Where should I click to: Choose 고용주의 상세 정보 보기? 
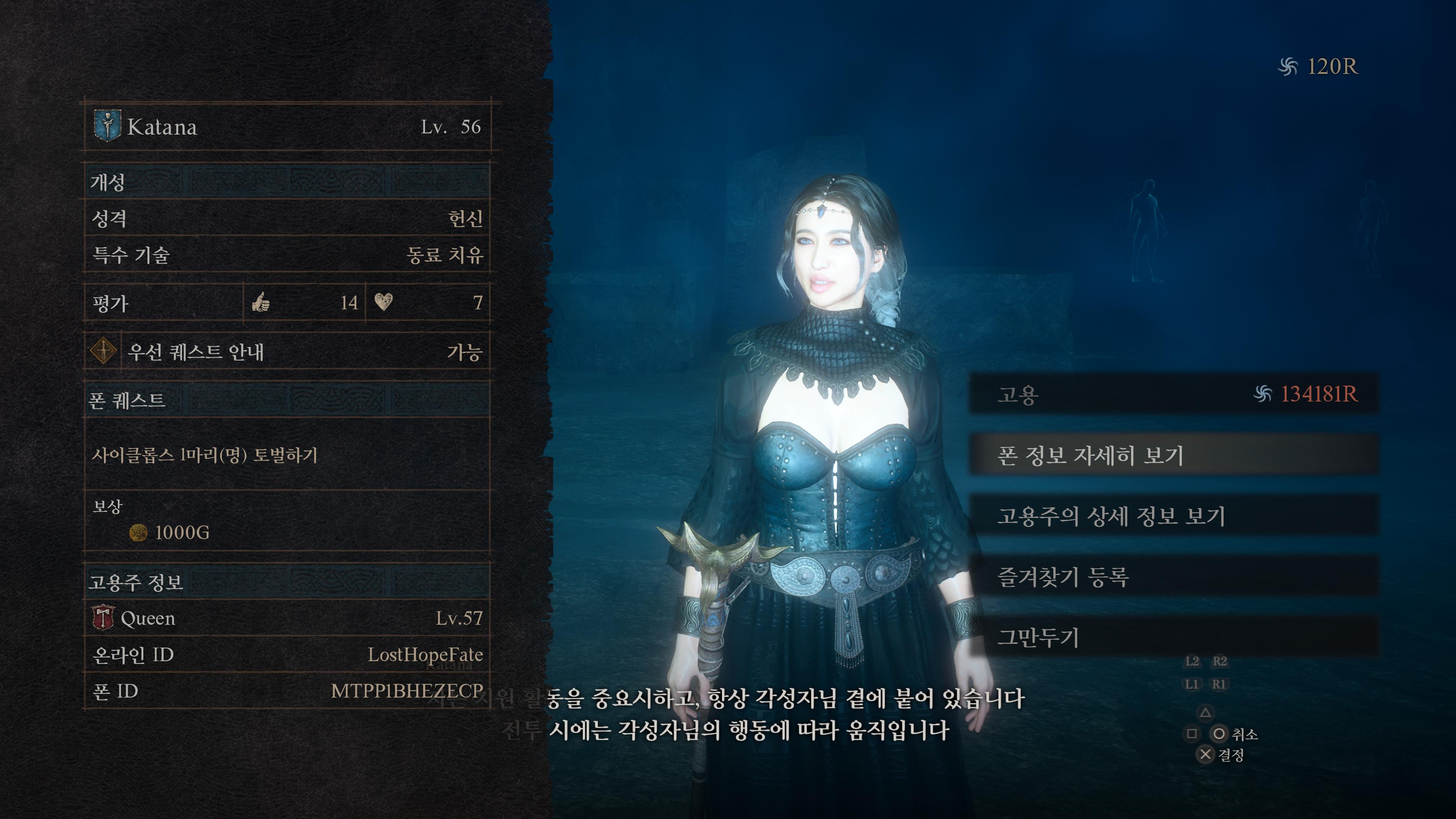click(1174, 516)
